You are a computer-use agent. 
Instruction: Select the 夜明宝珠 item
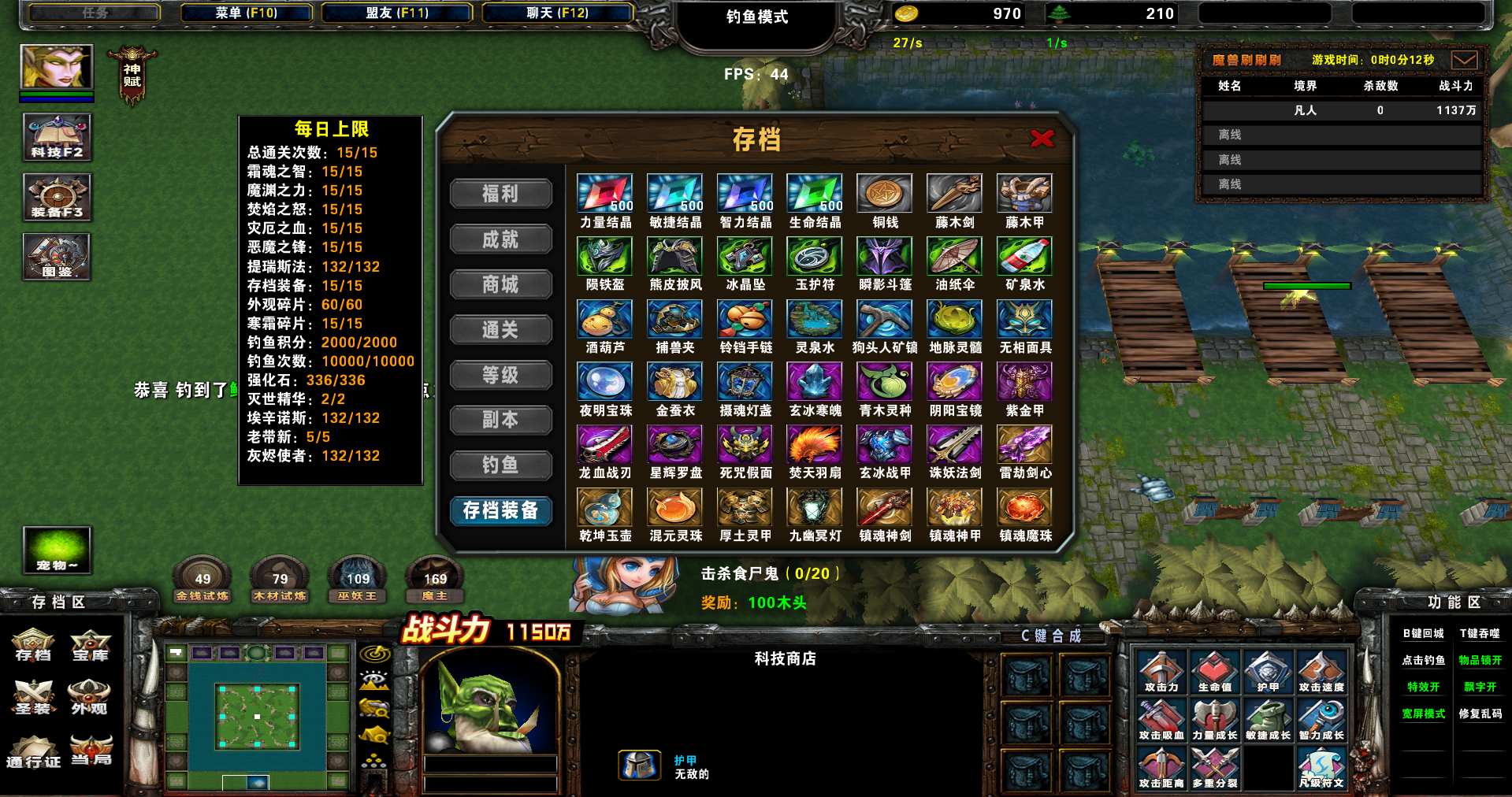pos(604,382)
